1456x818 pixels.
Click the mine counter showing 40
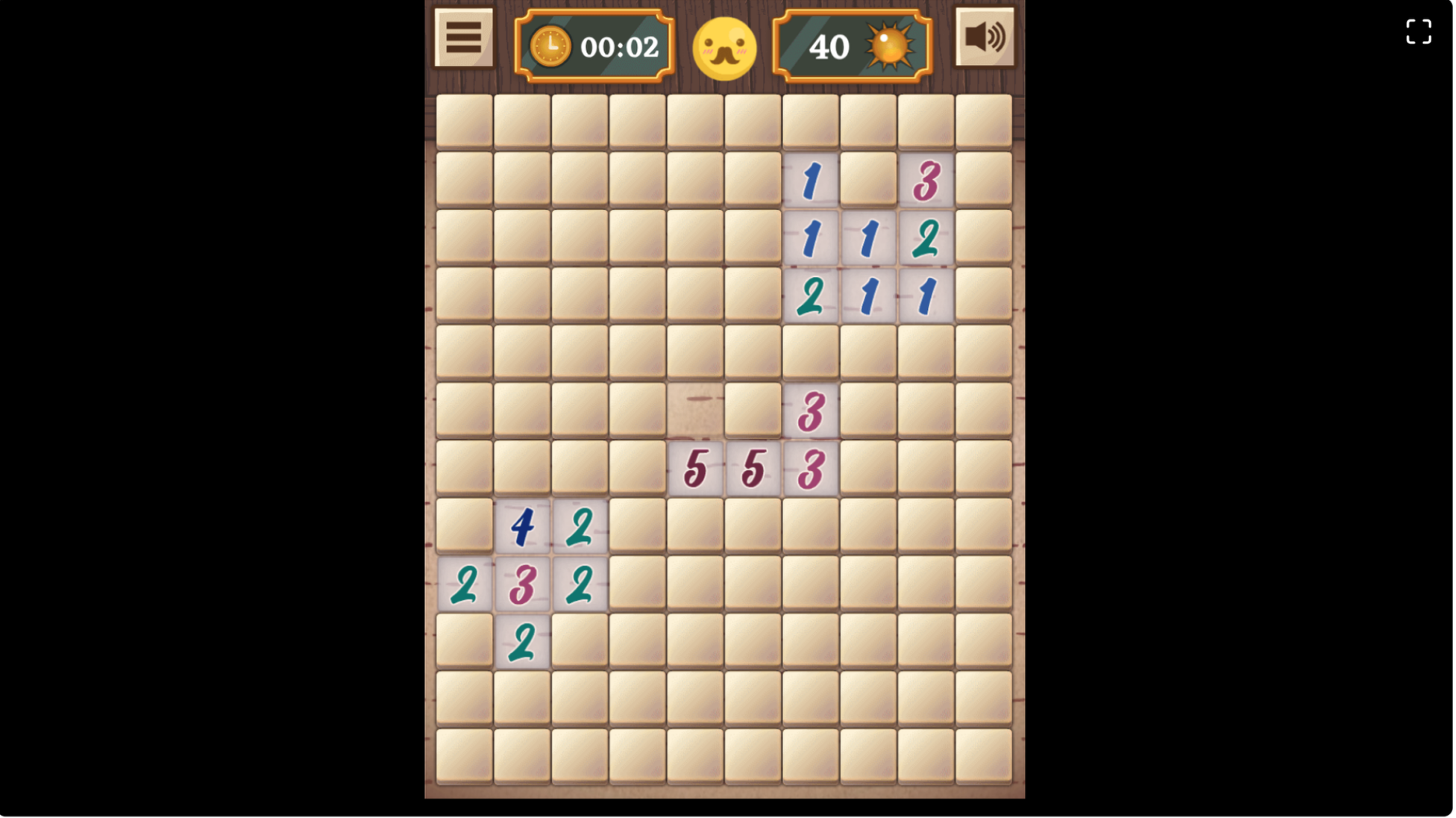click(x=830, y=46)
